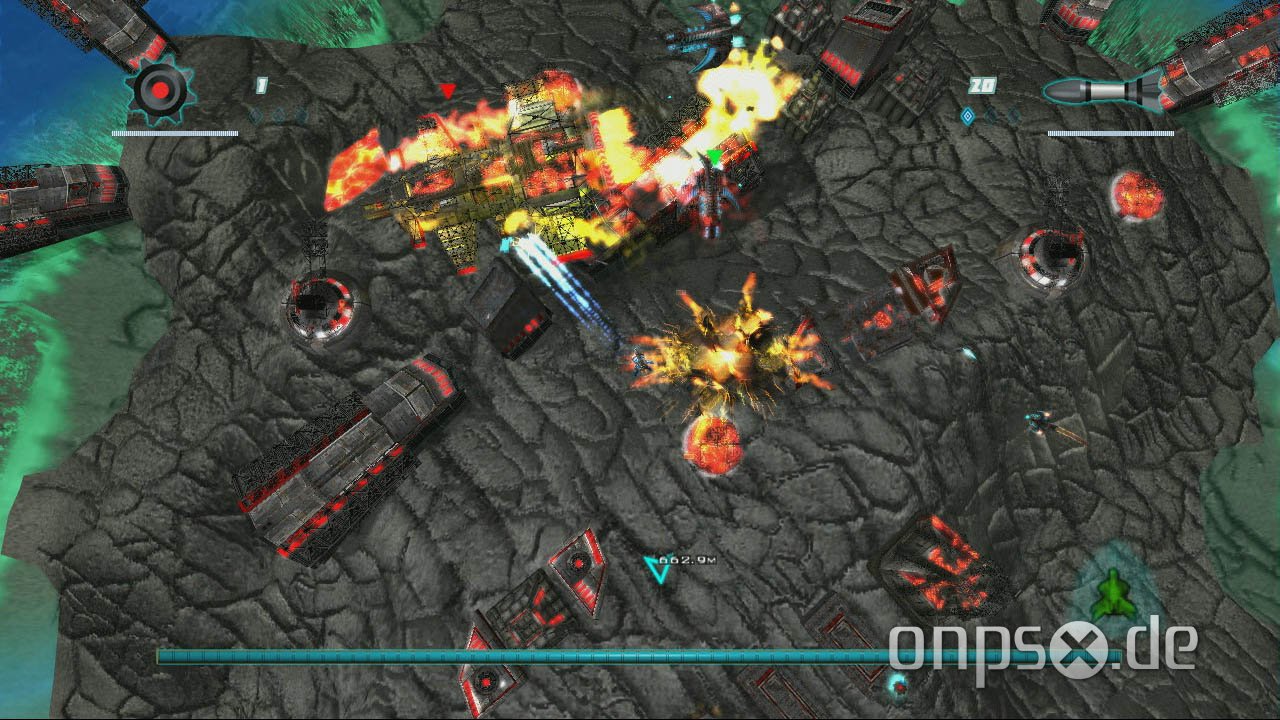Click the red triangle enemy marker near burning structure

click(449, 91)
